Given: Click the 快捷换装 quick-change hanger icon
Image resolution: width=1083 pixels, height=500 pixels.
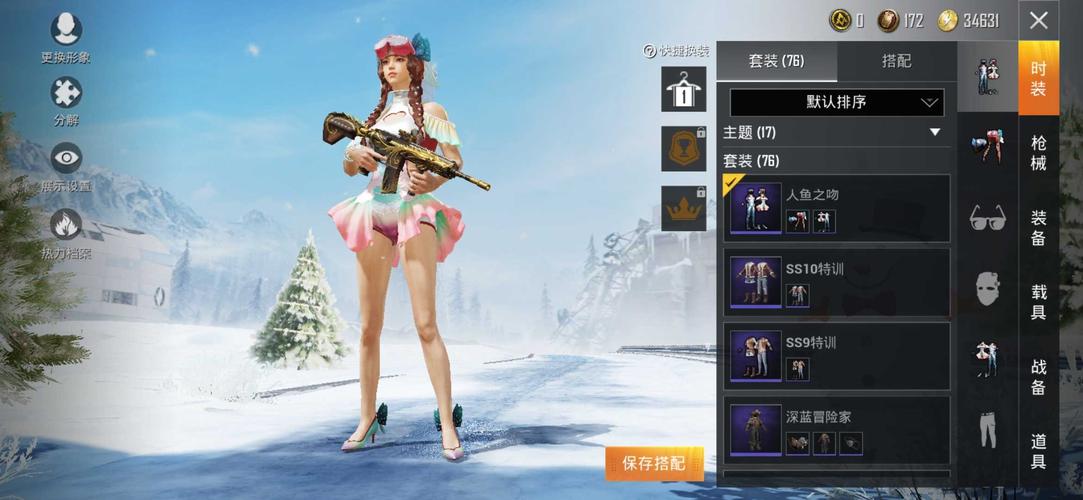Looking at the screenshot, I should pos(683,90).
